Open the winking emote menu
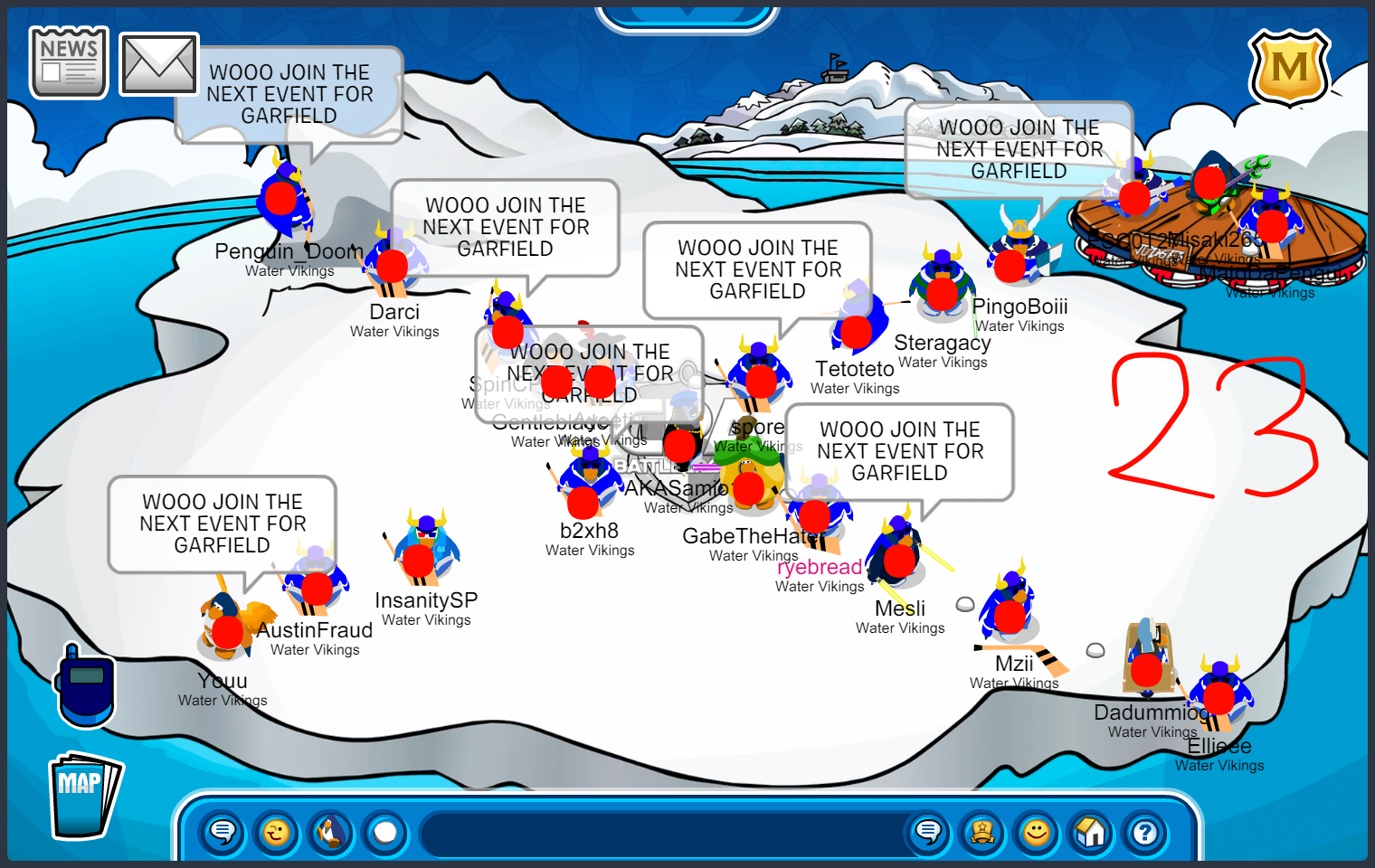Viewport: 1375px width, 868px height. (x=277, y=832)
